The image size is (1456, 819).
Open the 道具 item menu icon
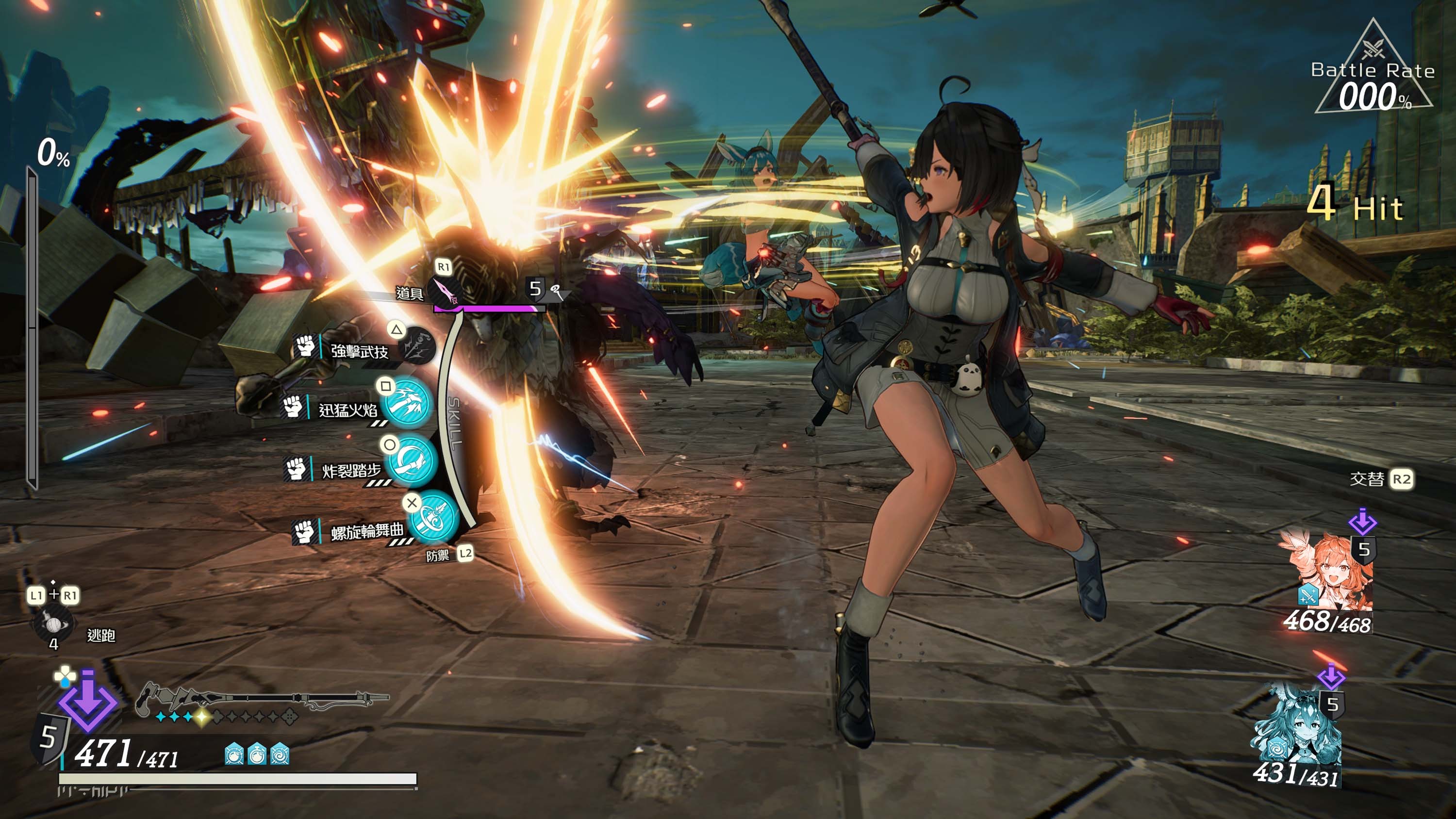click(x=445, y=291)
